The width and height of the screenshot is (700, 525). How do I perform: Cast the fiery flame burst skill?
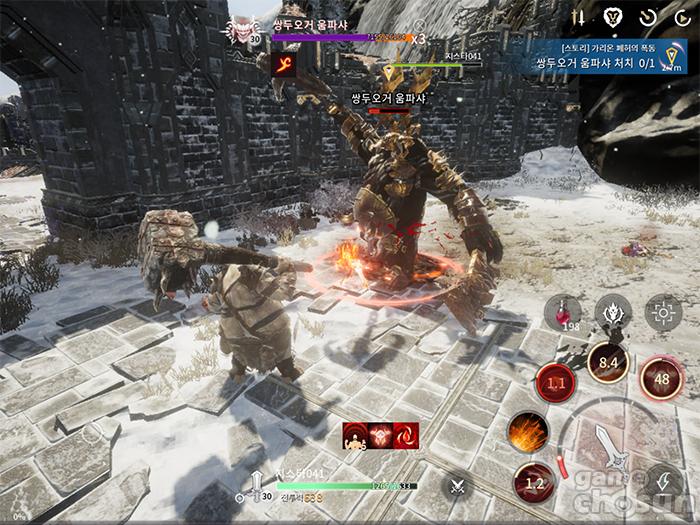point(527,431)
